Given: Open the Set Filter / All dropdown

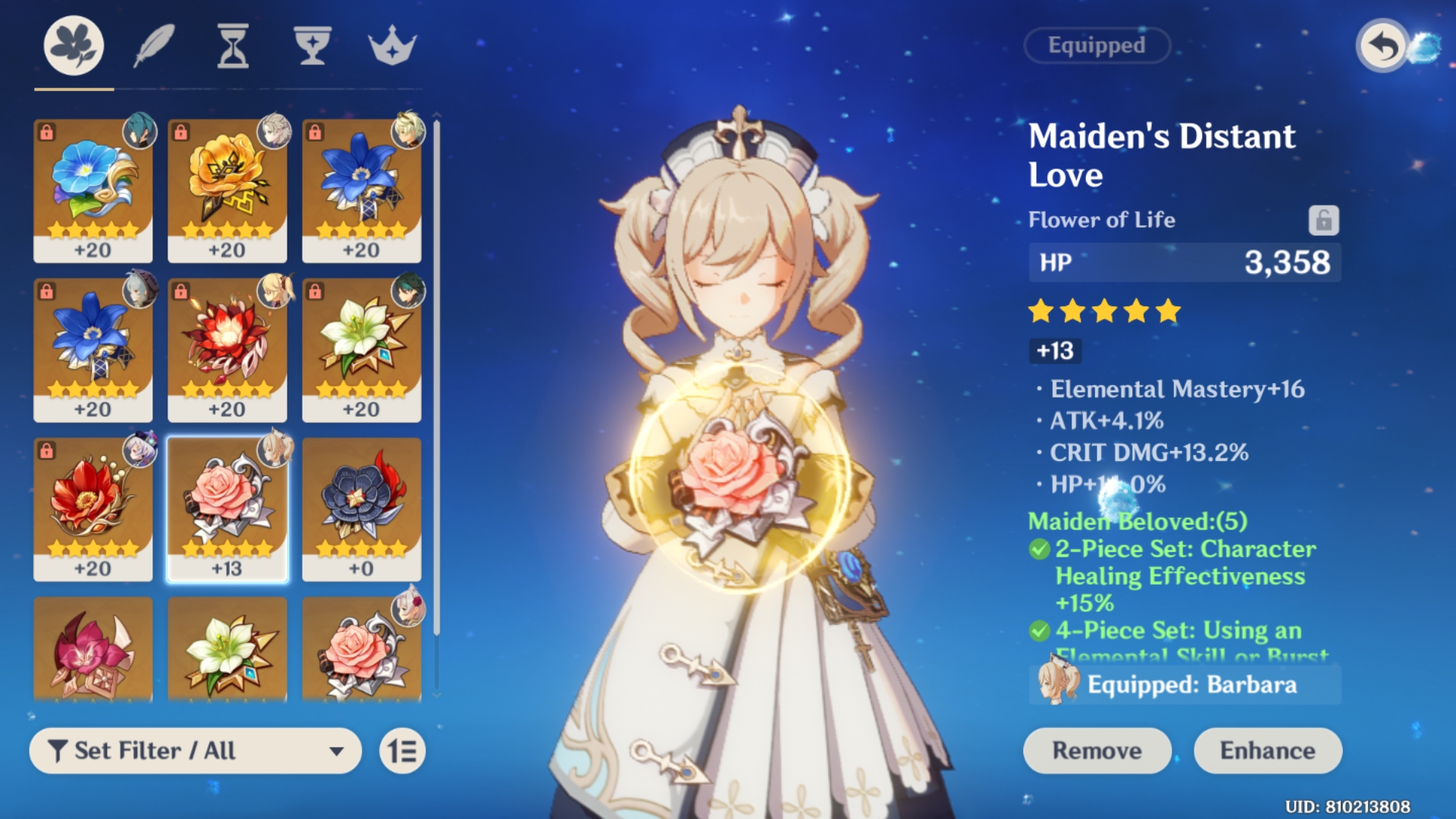Looking at the screenshot, I should coord(194,751).
